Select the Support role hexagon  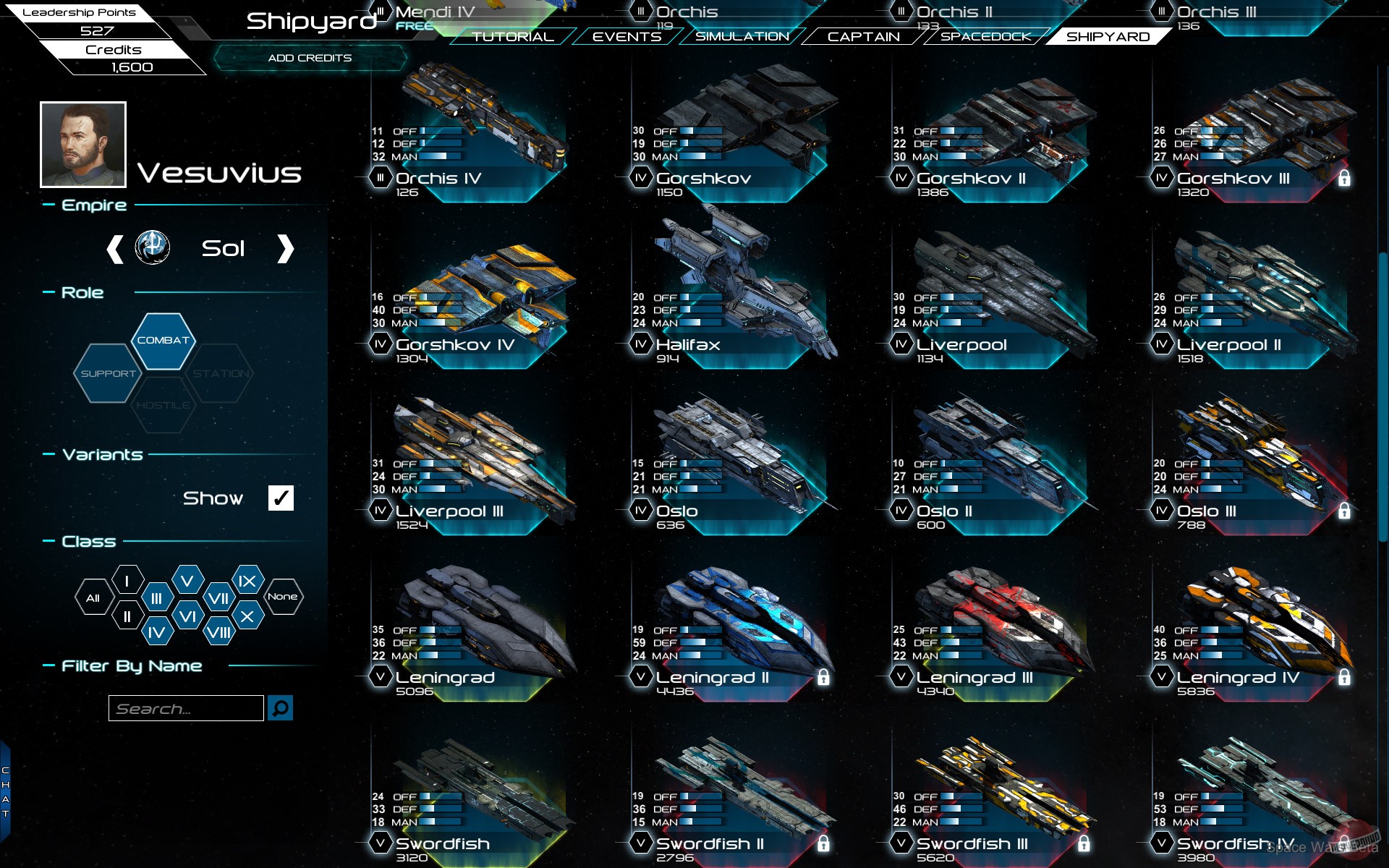[107, 374]
